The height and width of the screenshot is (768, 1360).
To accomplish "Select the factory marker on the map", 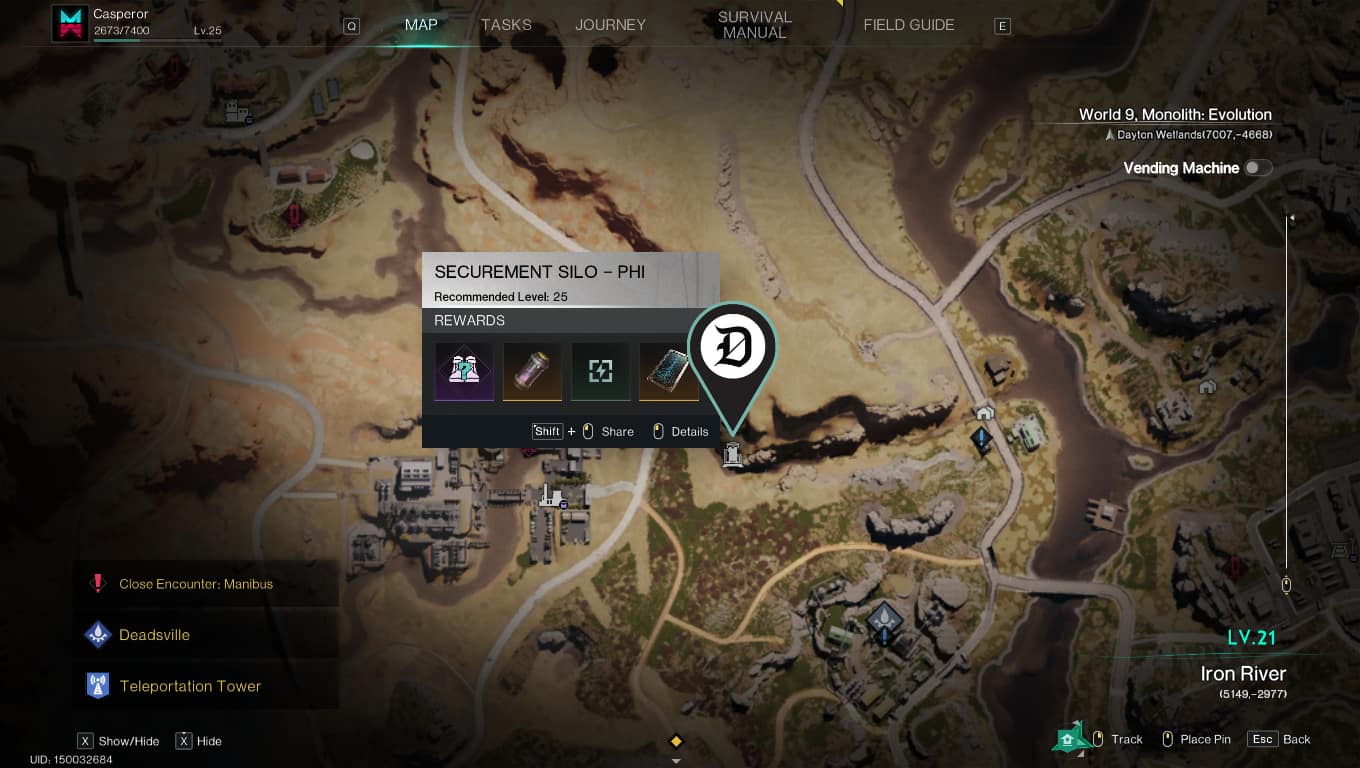I will 550,495.
